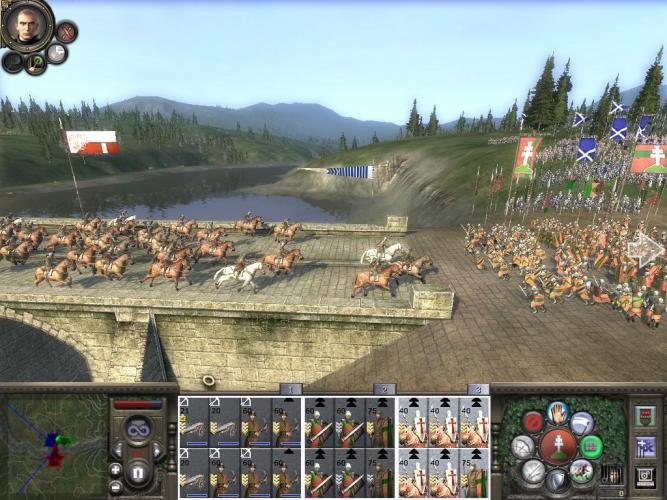Pause the battle
This screenshot has height=500, width=667.
coord(138,470)
